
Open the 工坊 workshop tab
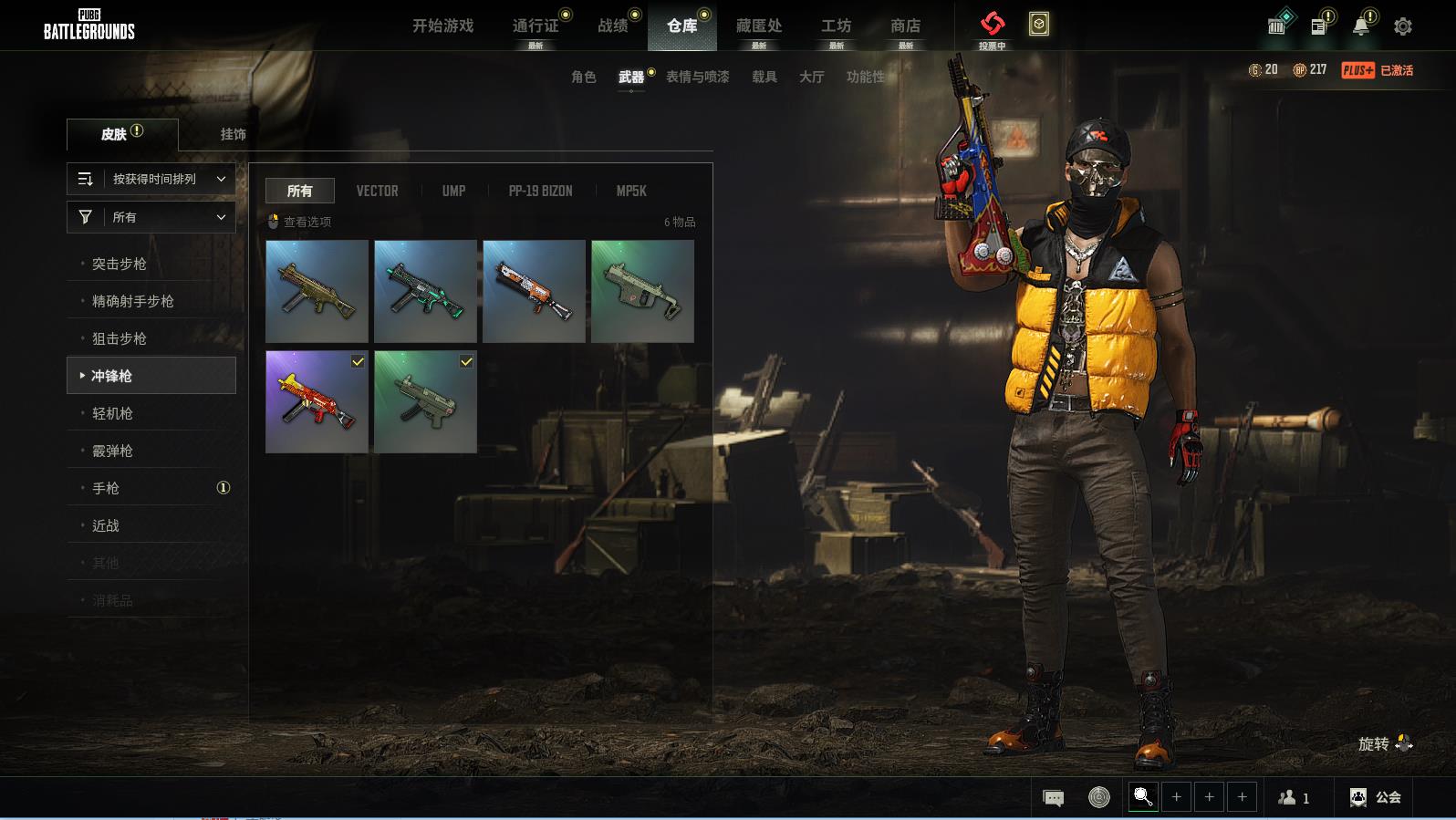pos(836,26)
